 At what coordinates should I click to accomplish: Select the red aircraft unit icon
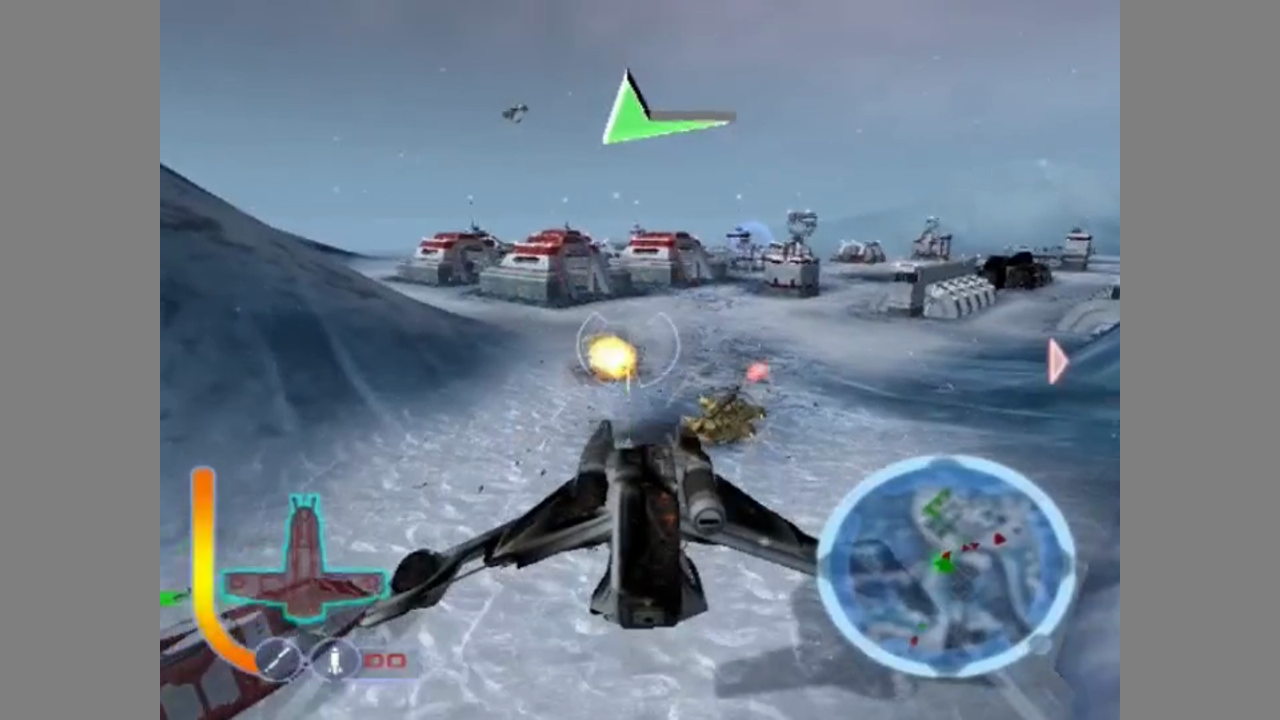coord(304,566)
